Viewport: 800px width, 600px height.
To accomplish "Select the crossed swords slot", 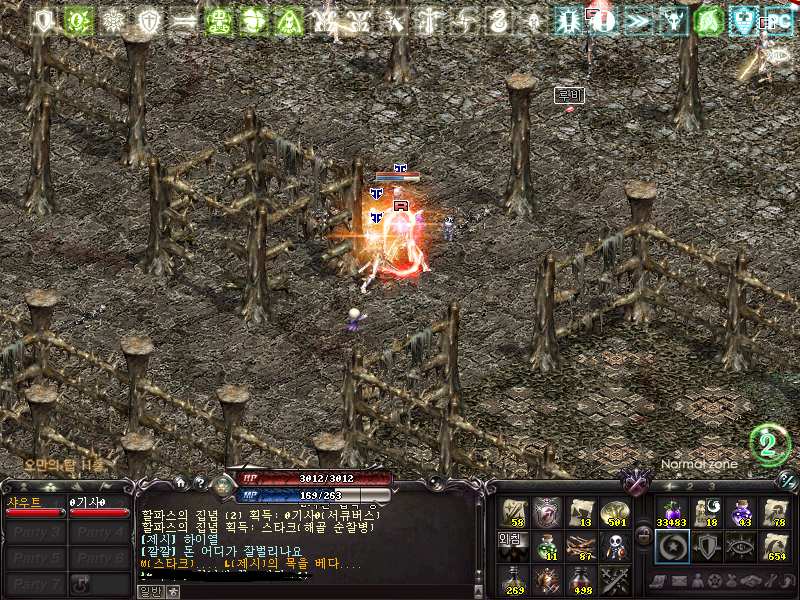I will (x=615, y=580).
